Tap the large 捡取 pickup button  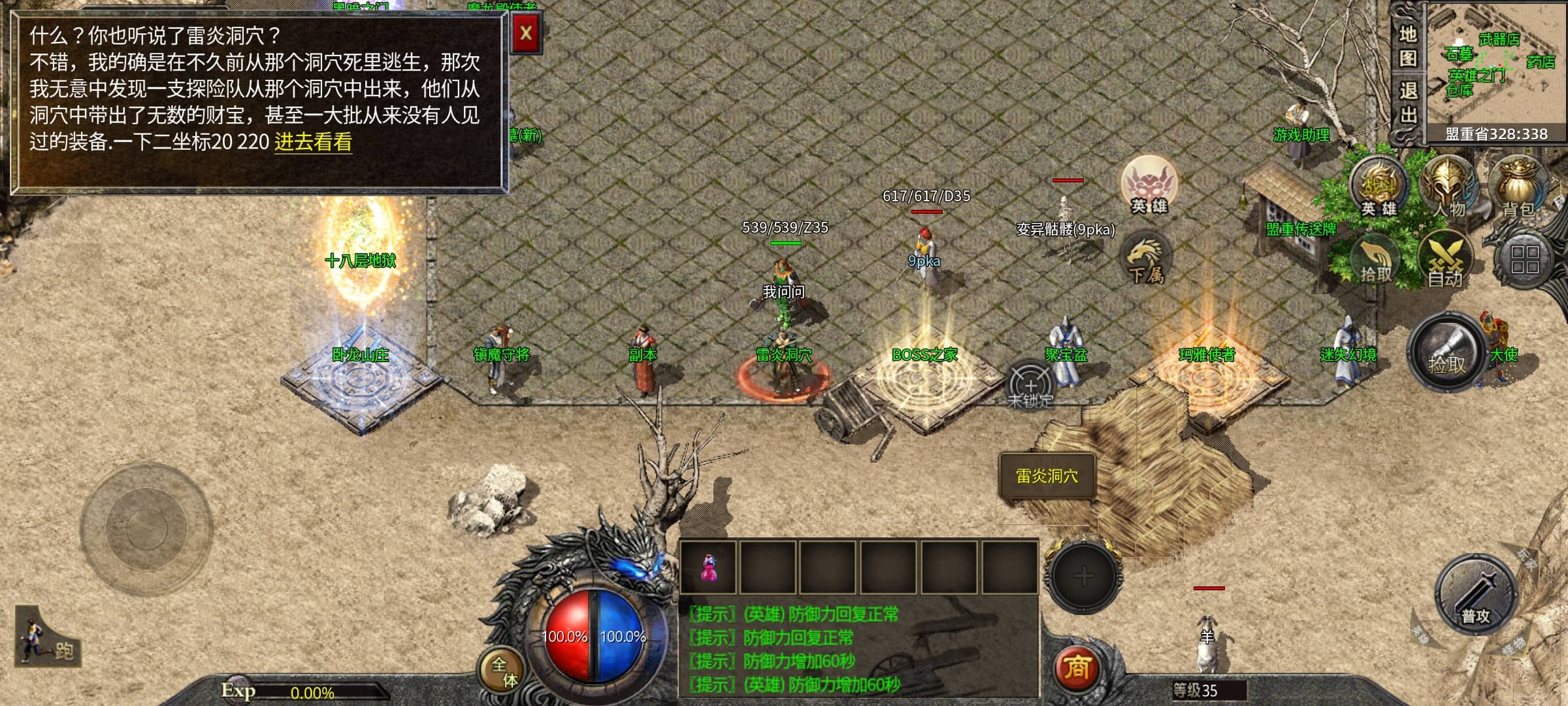(x=1447, y=353)
